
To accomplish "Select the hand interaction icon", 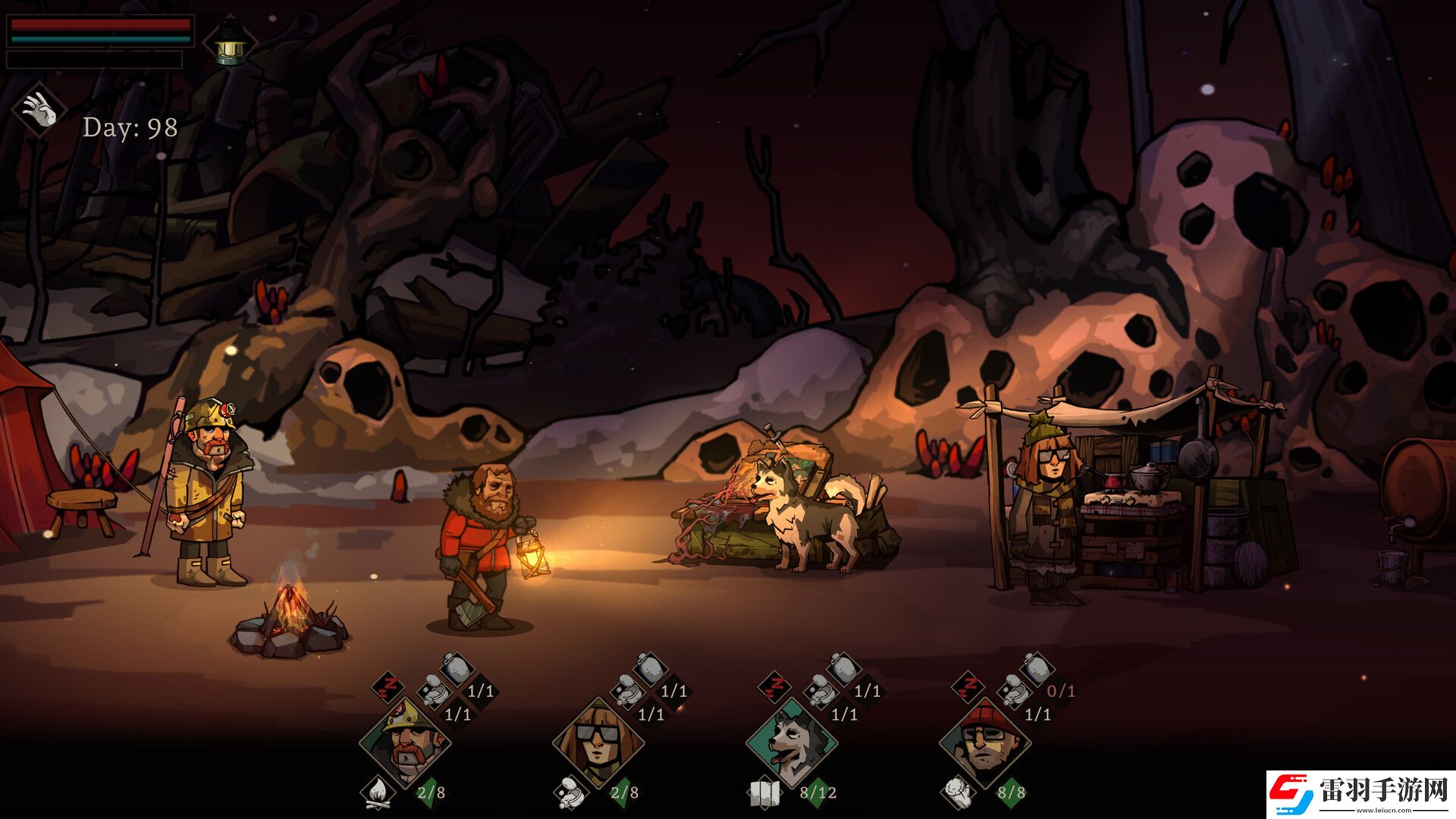I will pos(39,110).
